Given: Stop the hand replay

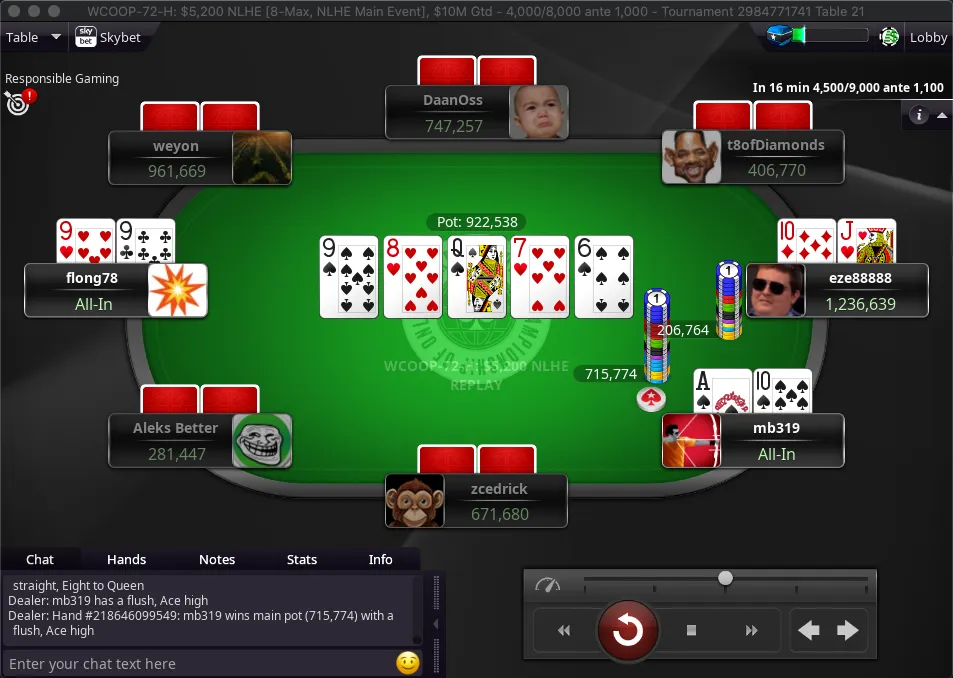Looking at the screenshot, I should tap(691, 630).
